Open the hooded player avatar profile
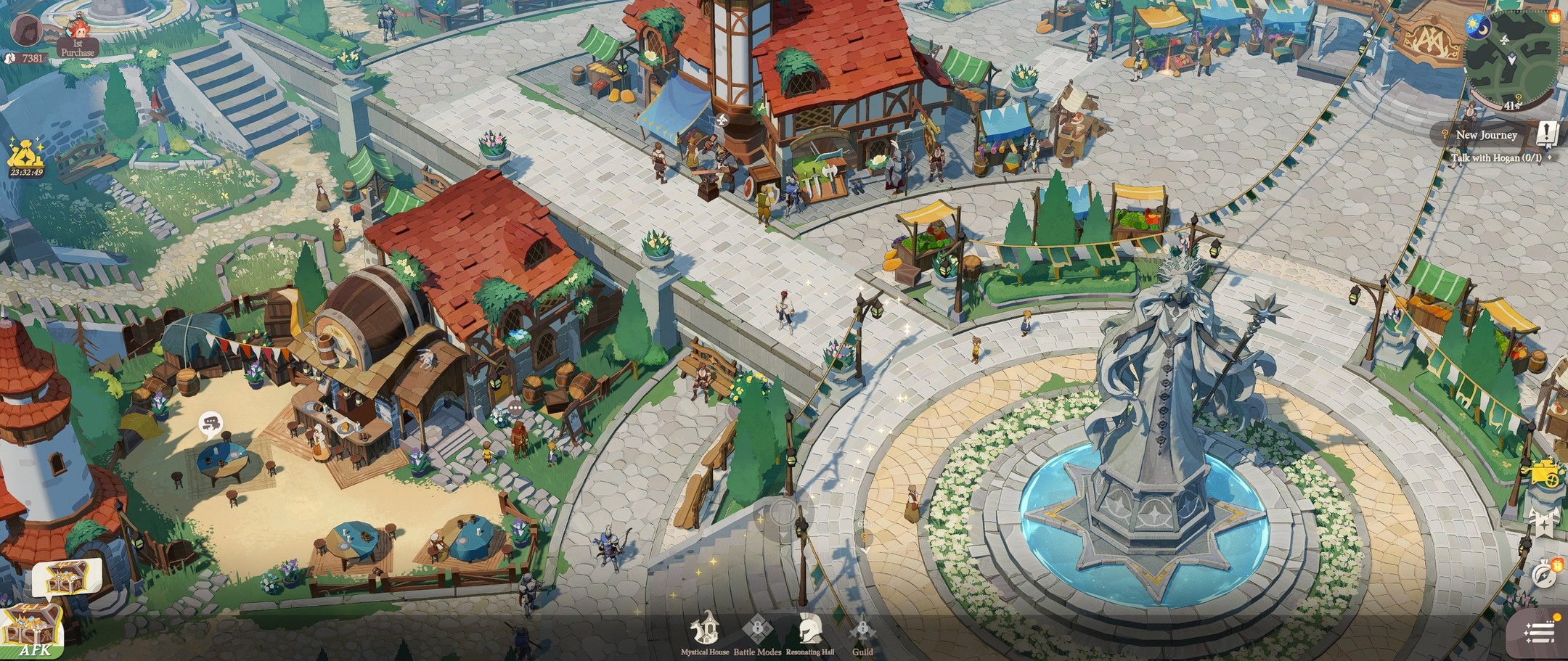 [x=26, y=28]
